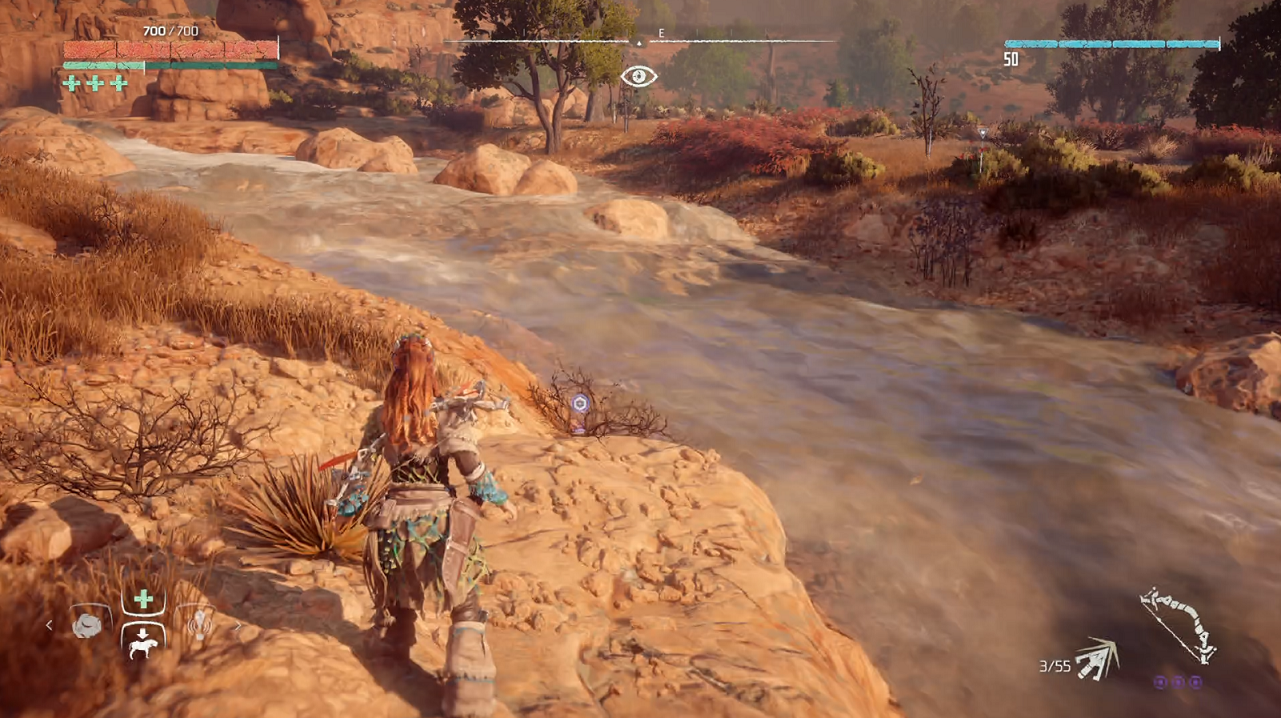Click the hexagonal waypoint marker by the bush

tap(579, 403)
